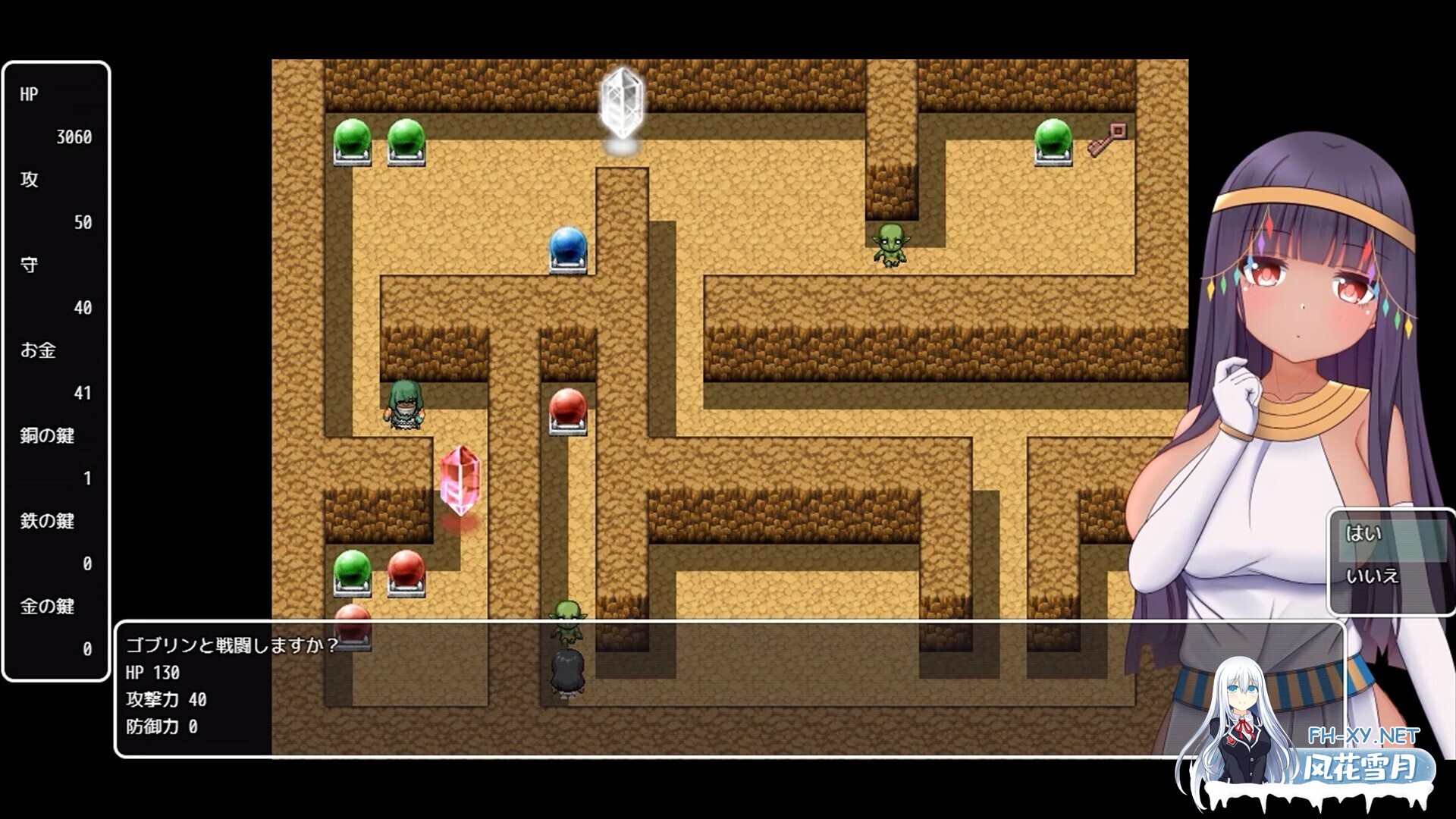Select the goblin near the top-right passage

point(891,243)
